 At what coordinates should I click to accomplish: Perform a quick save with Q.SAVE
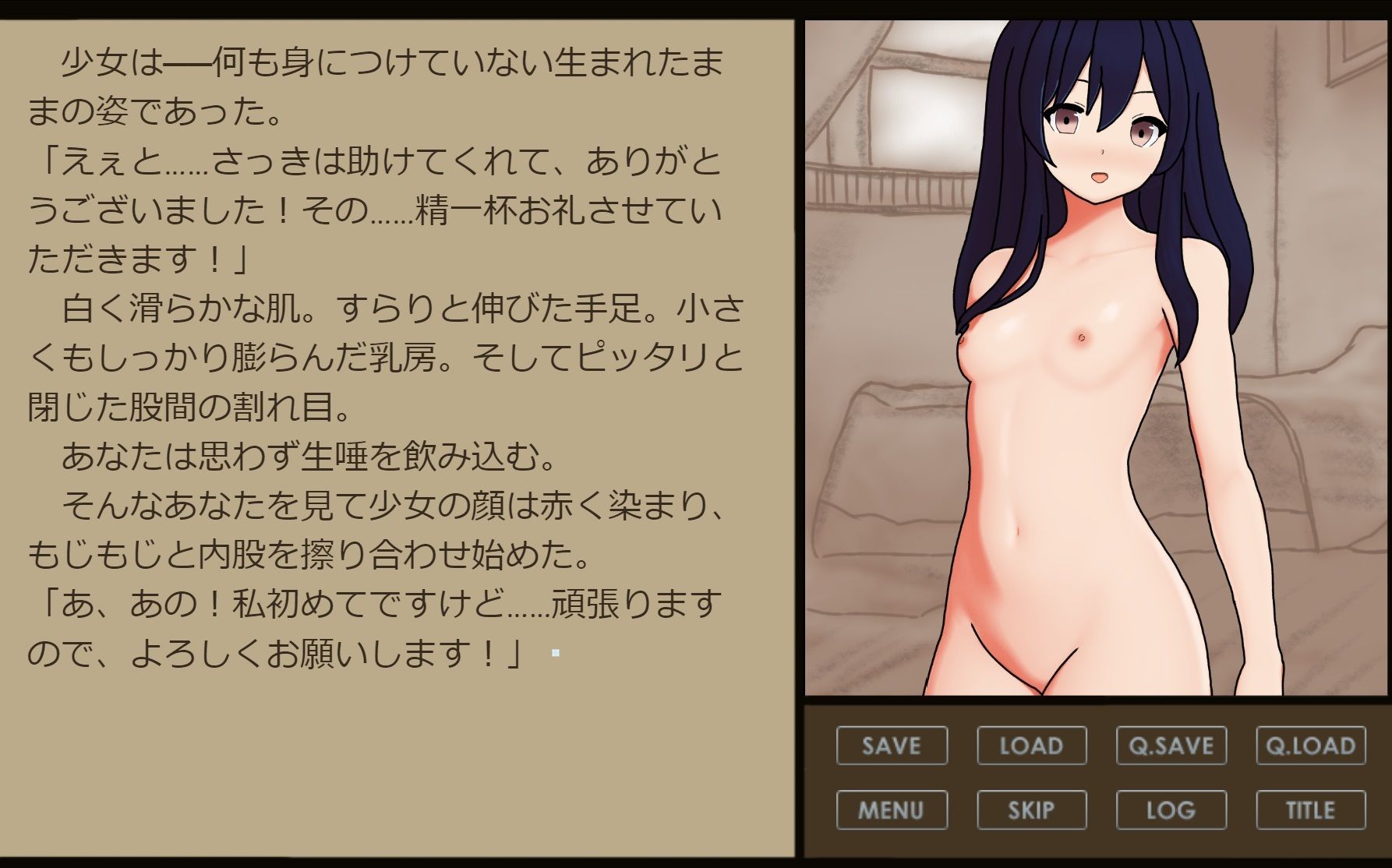click(x=1171, y=746)
